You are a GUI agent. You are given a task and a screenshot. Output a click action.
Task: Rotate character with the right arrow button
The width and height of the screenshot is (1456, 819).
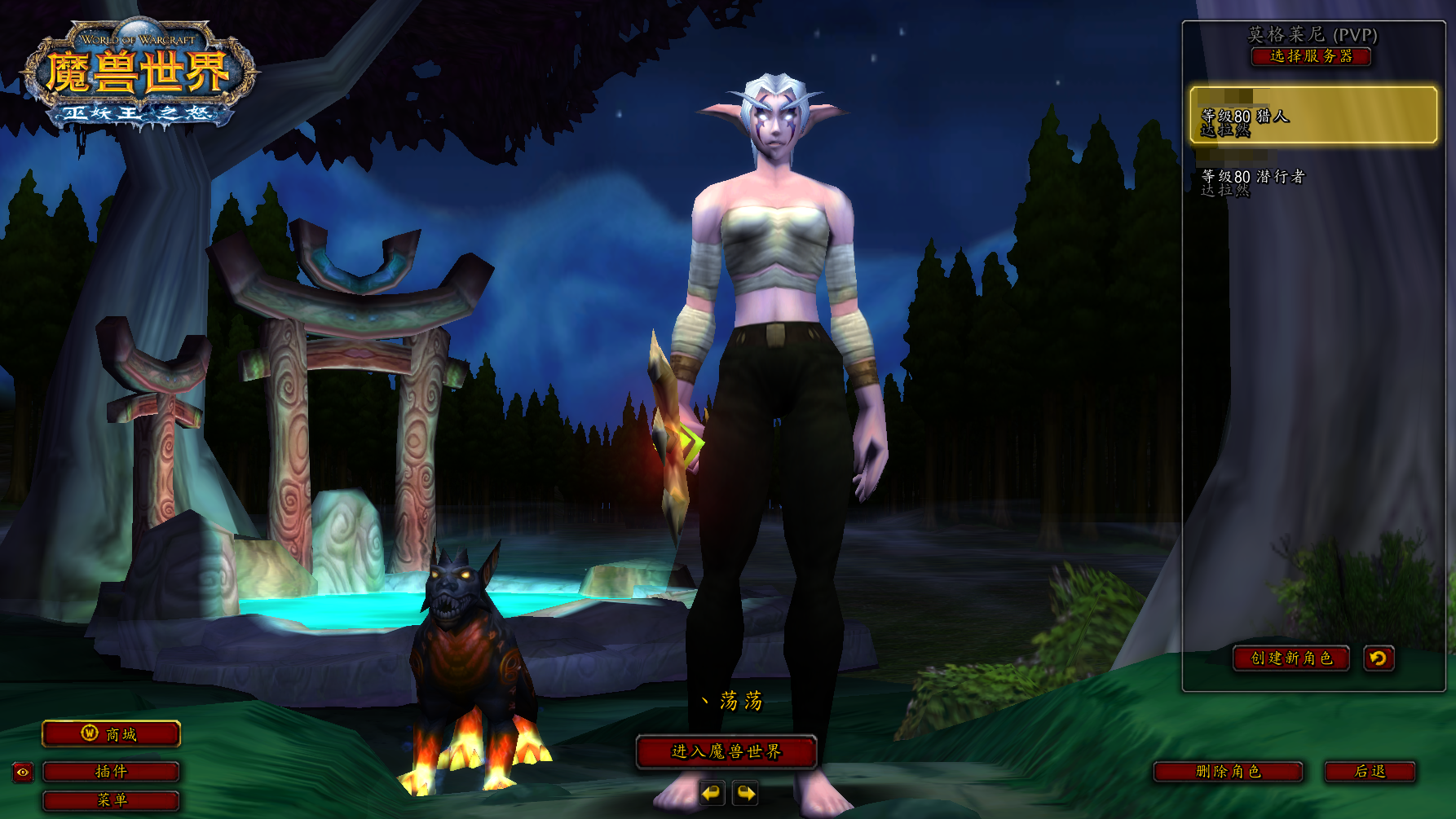coord(746,792)
